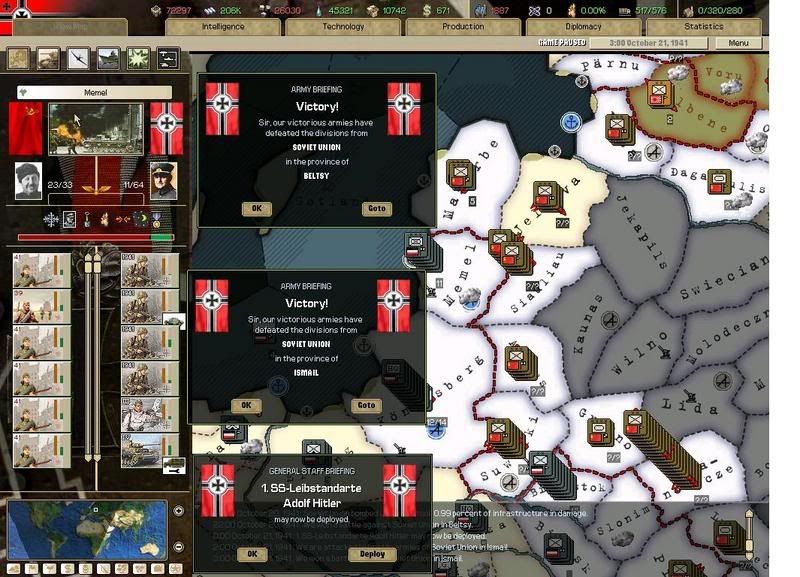
Task: Open the Technology tab
Action: coord(343,27)
